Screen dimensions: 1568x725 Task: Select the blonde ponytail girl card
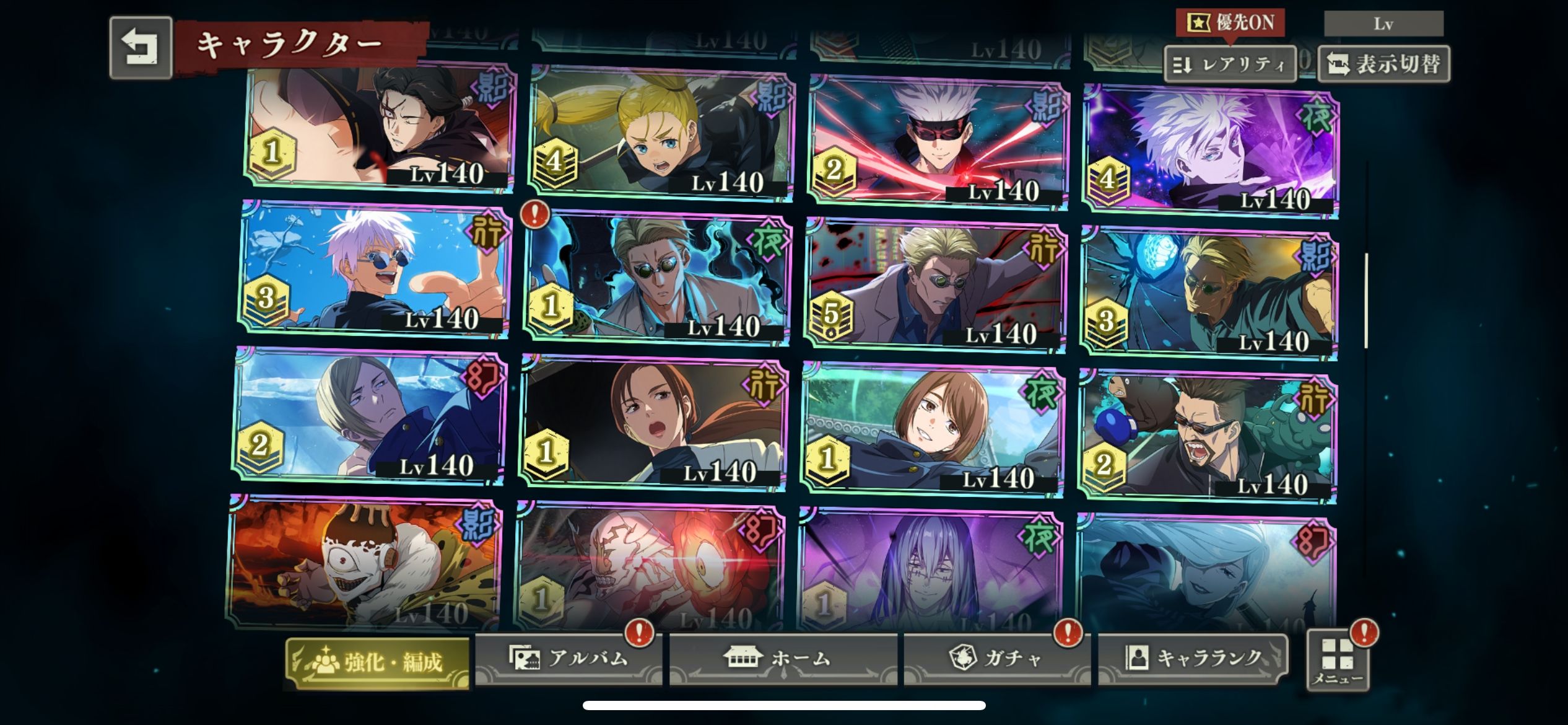point(661,133)
